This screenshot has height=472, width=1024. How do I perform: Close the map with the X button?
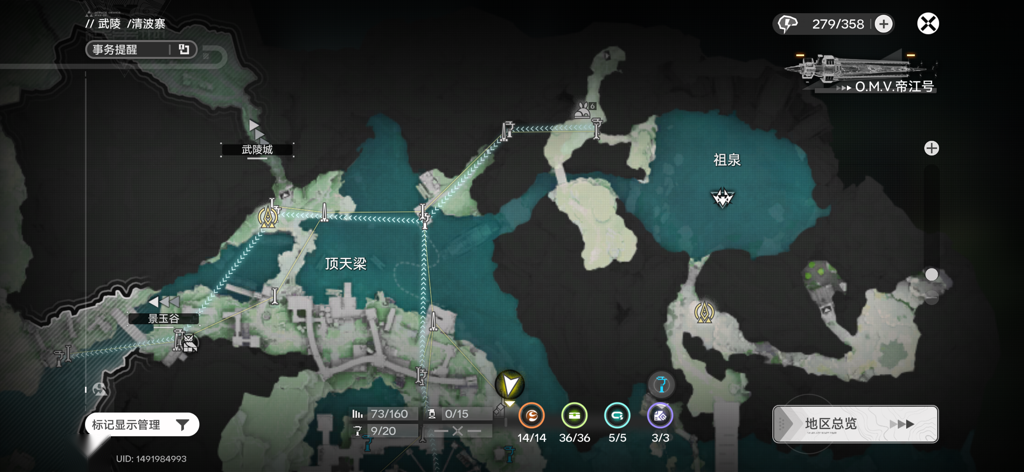(x=928, y=24)
